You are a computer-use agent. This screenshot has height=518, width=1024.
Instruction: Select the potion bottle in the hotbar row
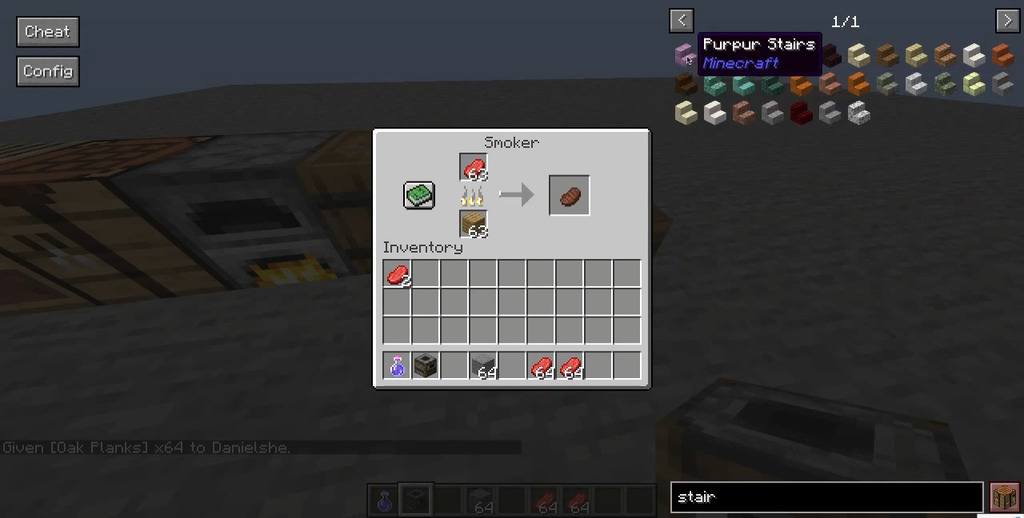click(x=397, y=366)
